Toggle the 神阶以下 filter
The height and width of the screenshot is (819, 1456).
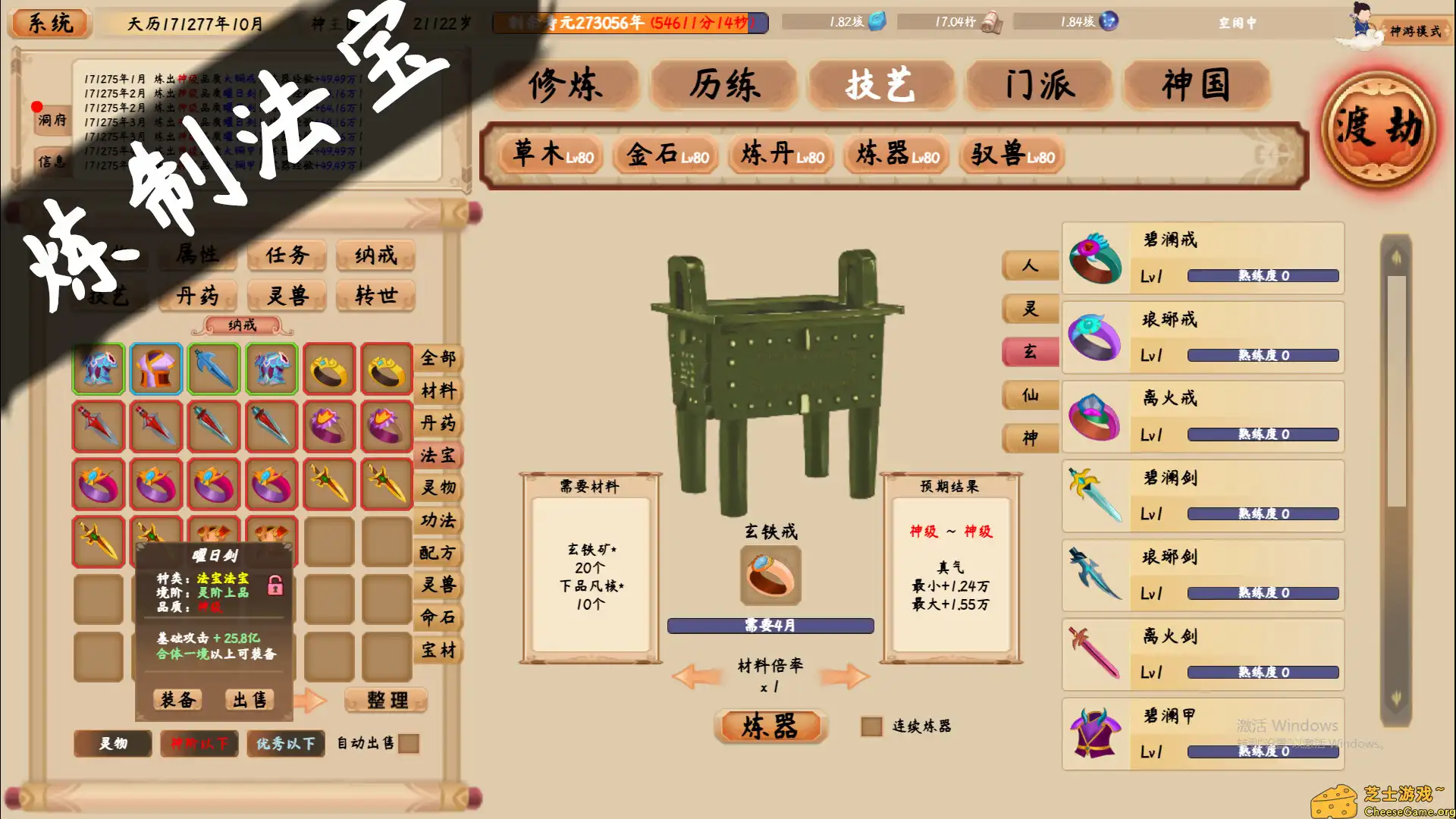pyautogui.click(x=199, y=743)
